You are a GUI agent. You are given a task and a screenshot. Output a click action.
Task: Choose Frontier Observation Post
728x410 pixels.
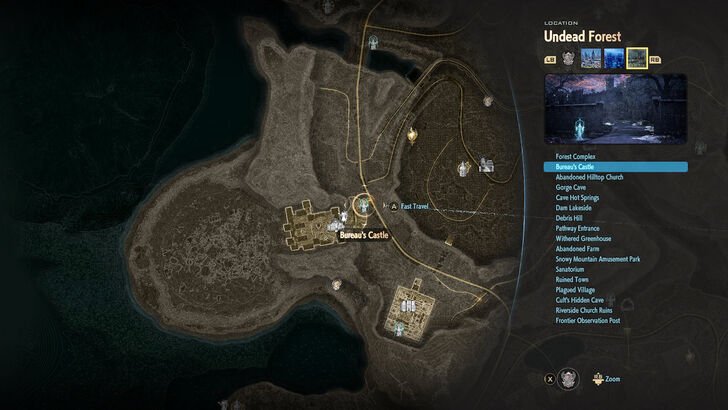pyautogui.click(x=588, y=320)
